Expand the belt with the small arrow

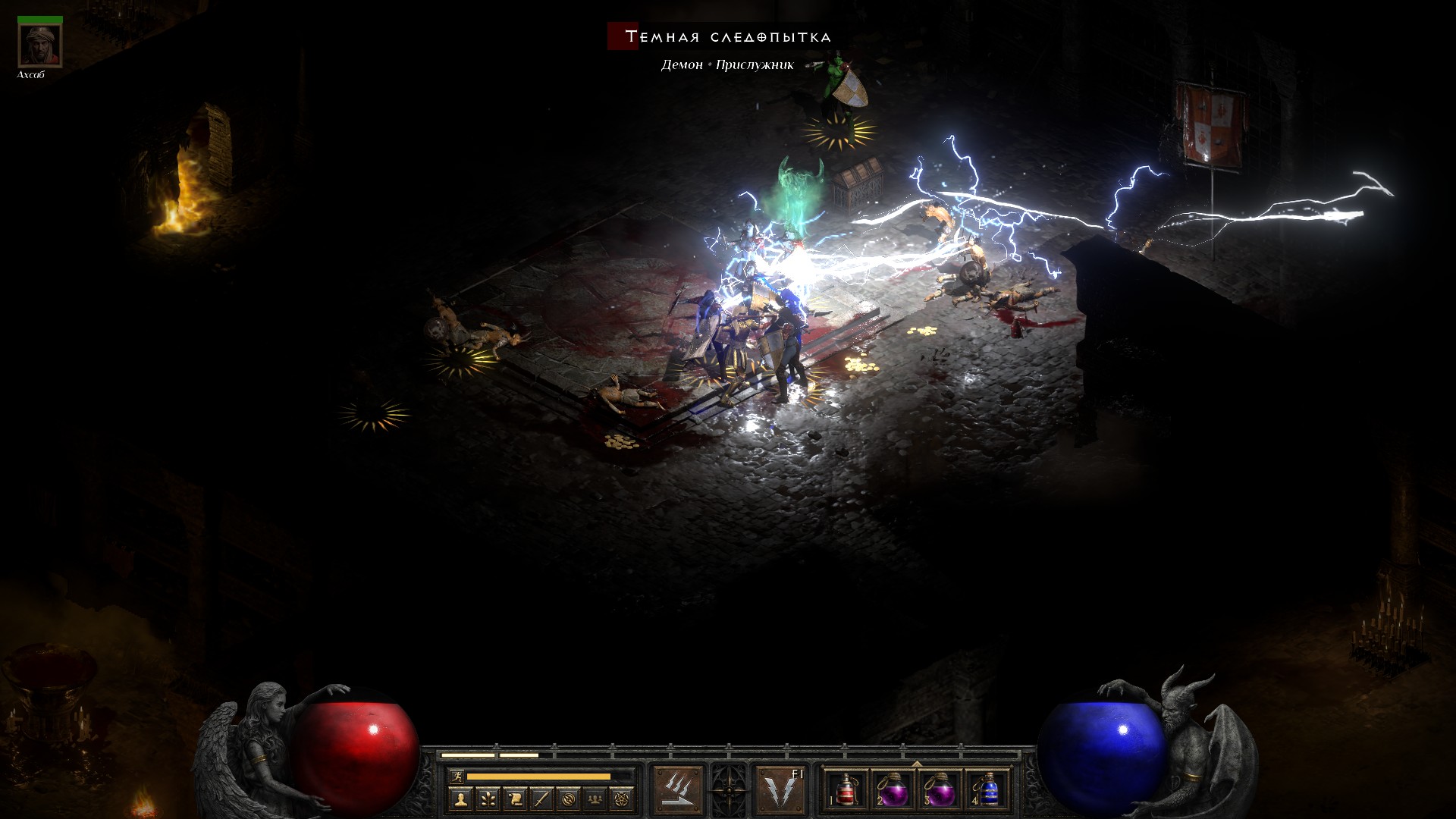point(917,764)
